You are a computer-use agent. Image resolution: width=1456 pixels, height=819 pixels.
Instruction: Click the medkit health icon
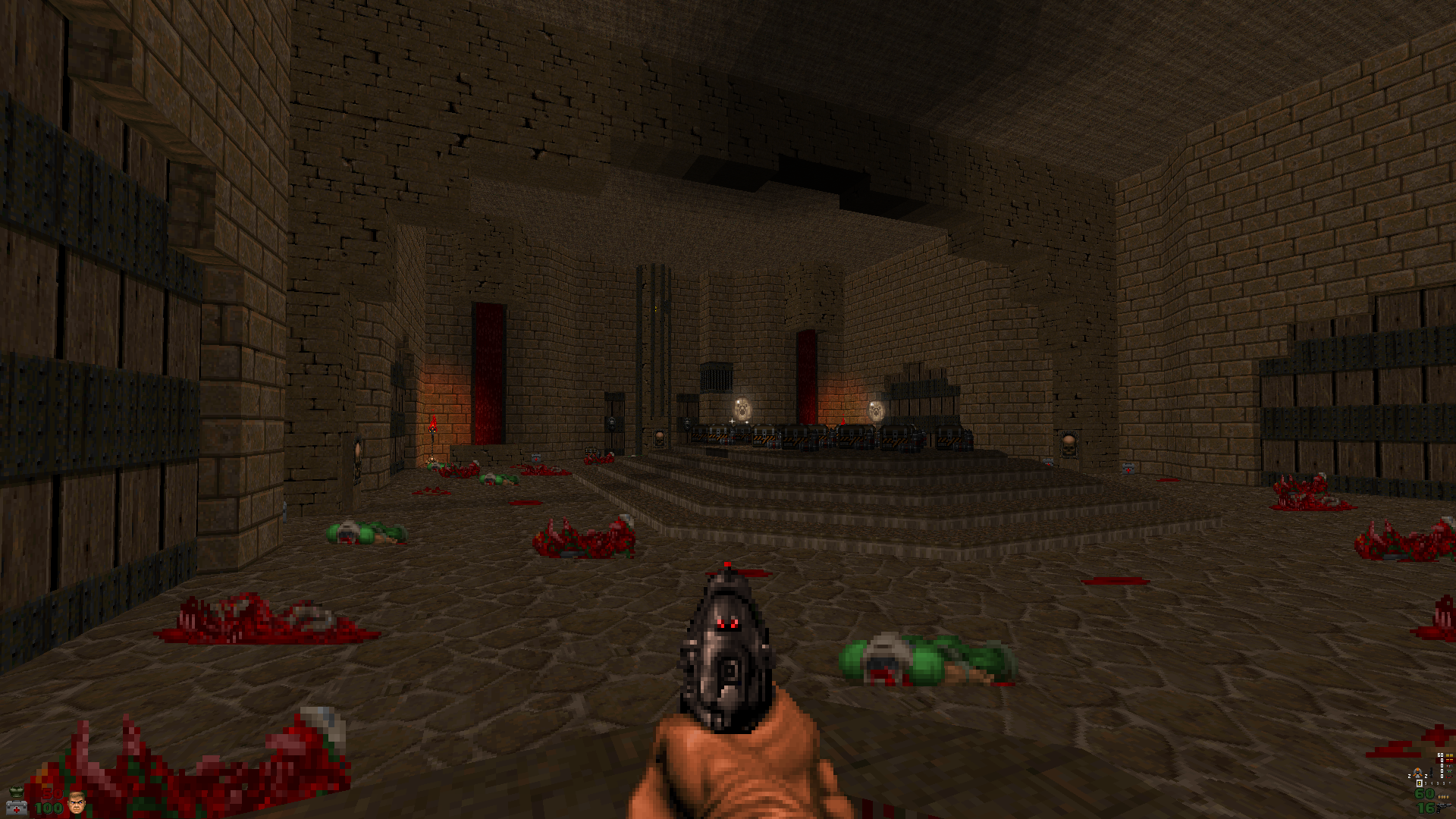17,808
